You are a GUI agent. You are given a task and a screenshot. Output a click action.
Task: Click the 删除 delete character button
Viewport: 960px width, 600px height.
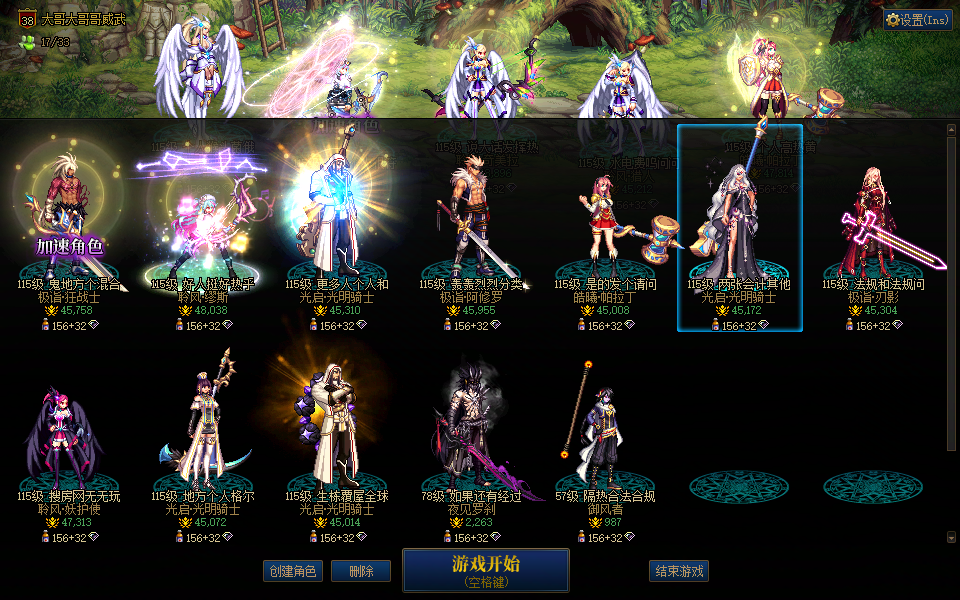point(361,571)
